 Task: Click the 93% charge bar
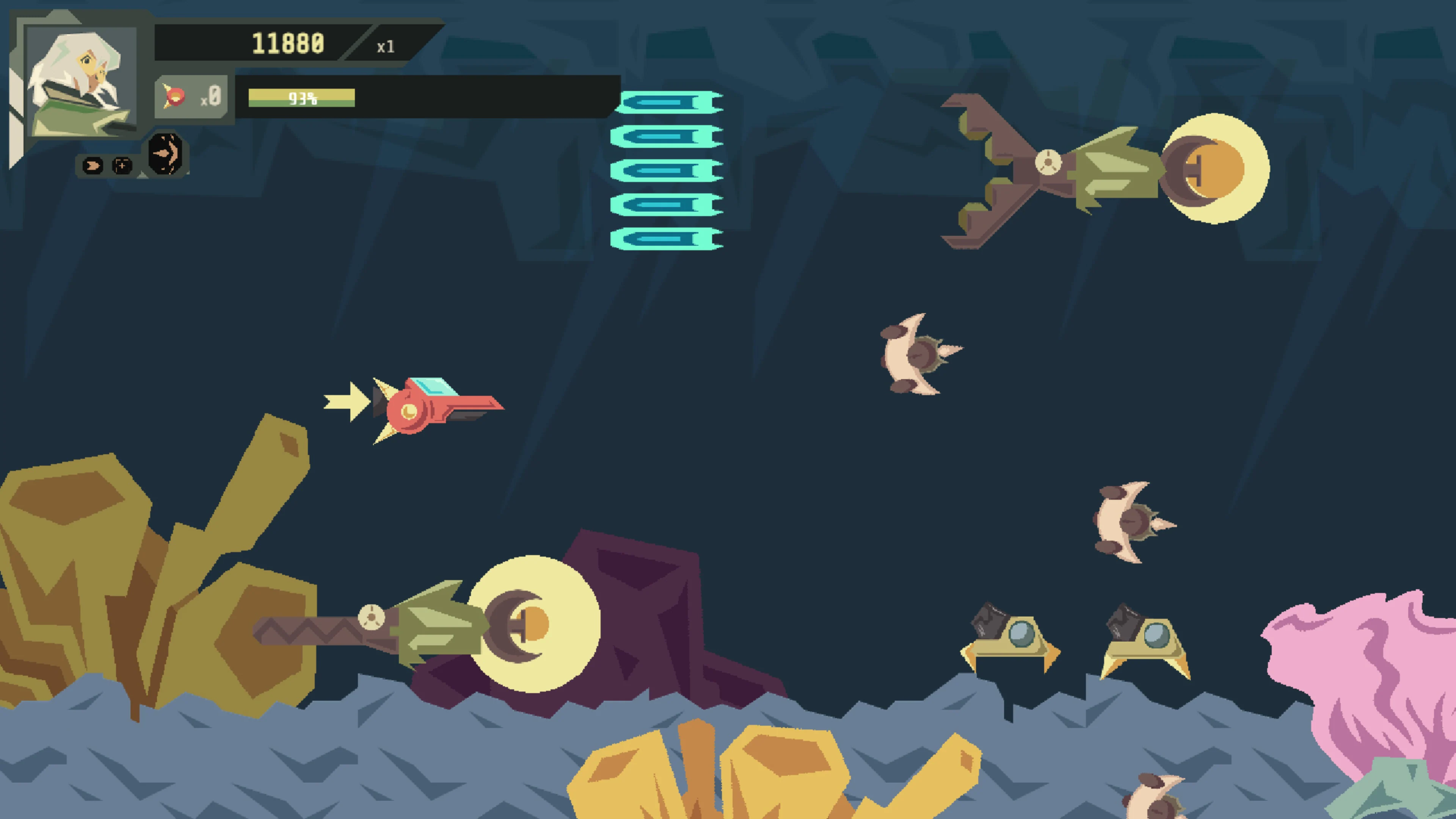tap(303, 98)
